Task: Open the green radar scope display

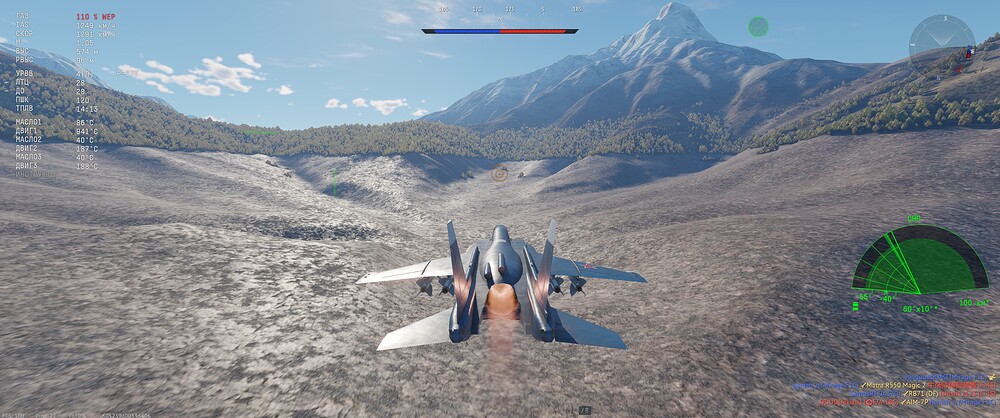Action: point(919,262)
